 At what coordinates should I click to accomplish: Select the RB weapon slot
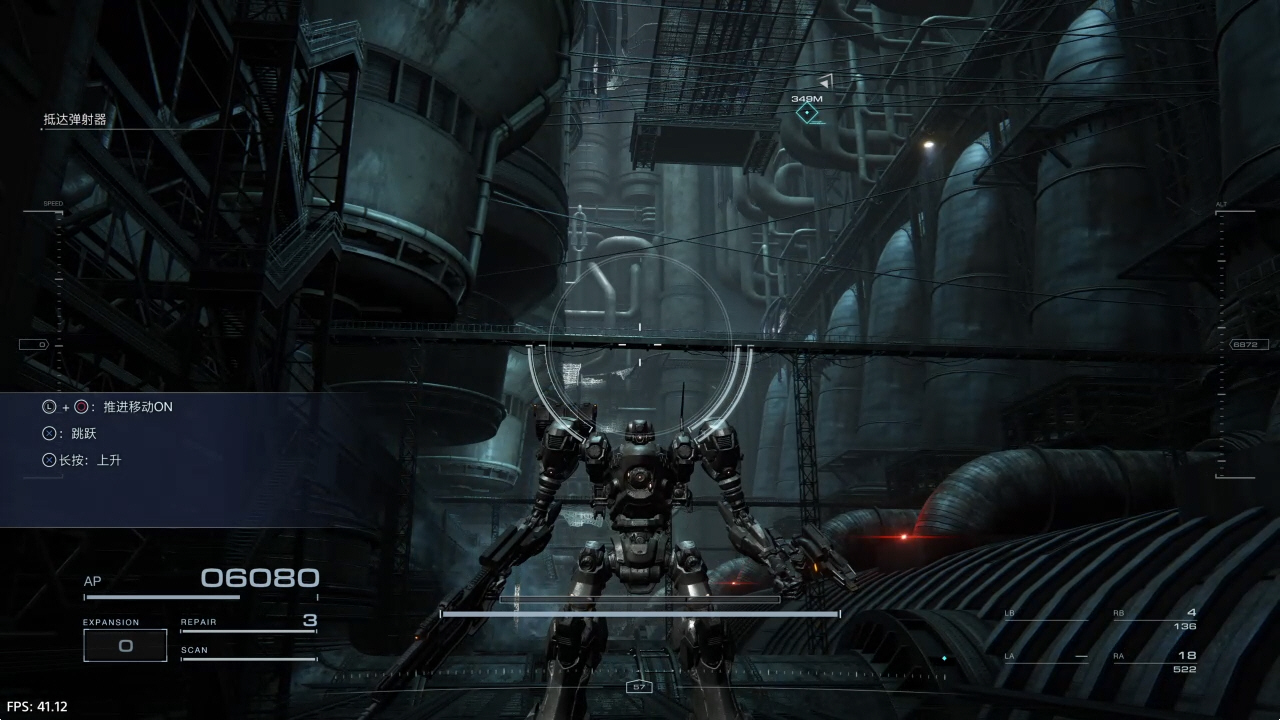pos(1155,619)
